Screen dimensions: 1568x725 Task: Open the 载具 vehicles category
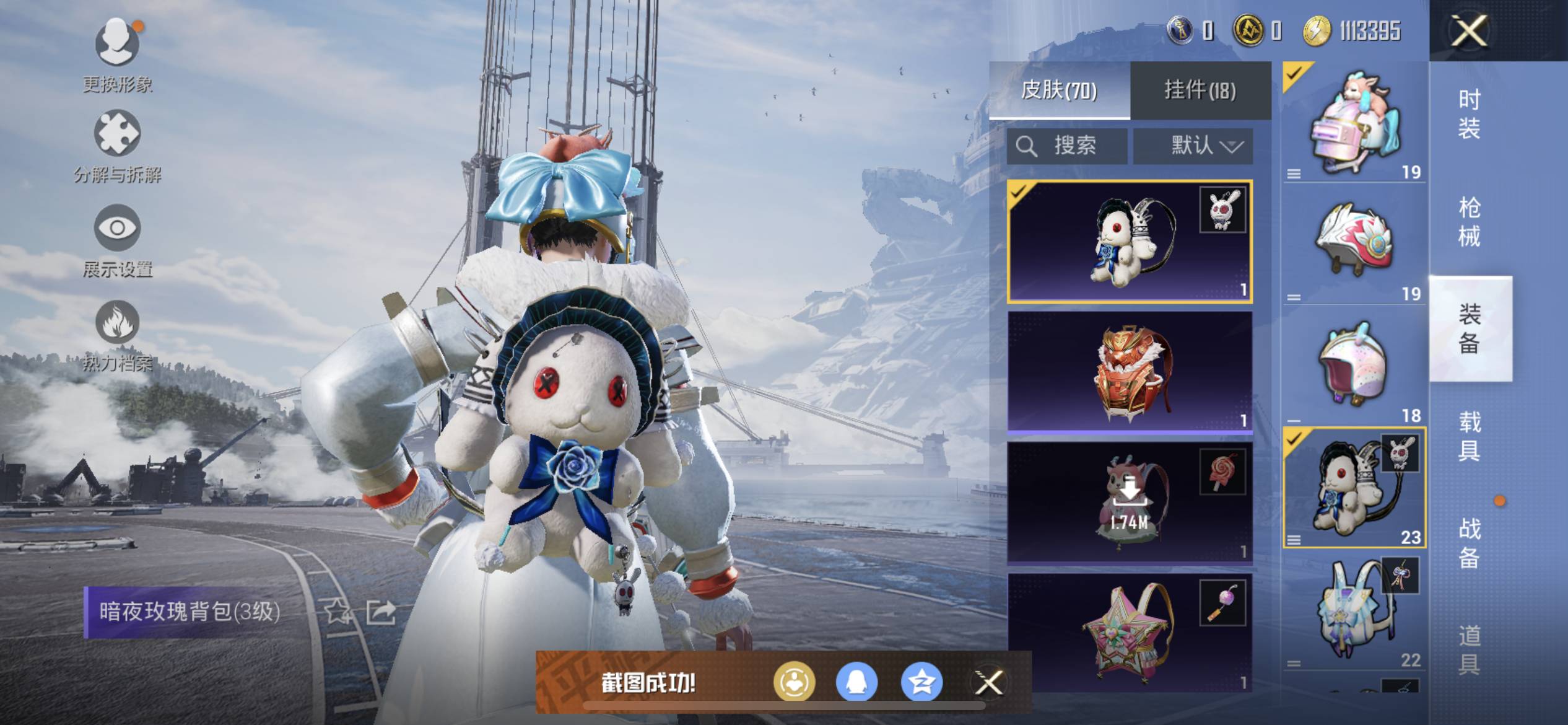pos(1470,435)
